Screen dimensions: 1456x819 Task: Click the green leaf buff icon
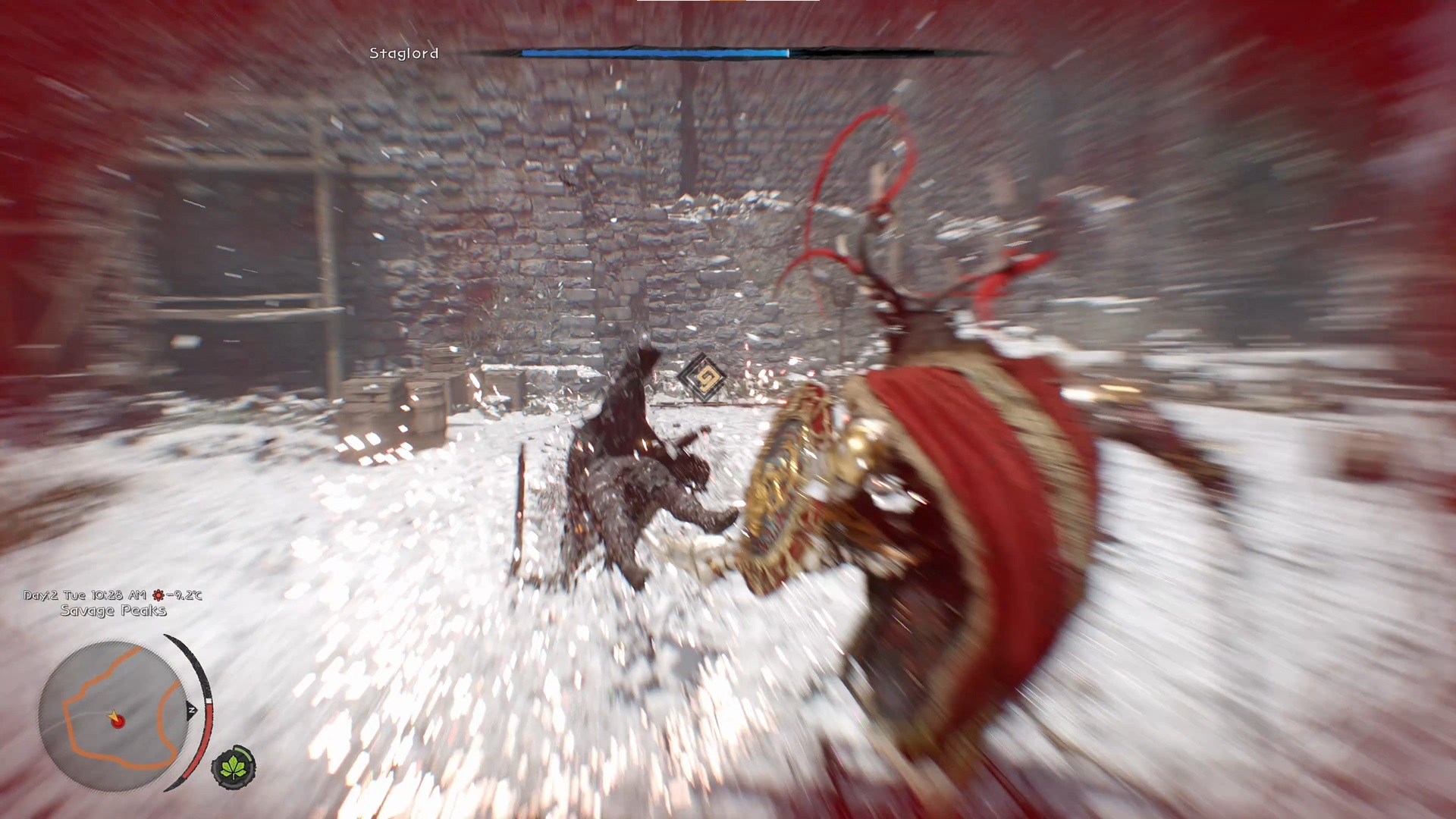click(x=233, y=767)
